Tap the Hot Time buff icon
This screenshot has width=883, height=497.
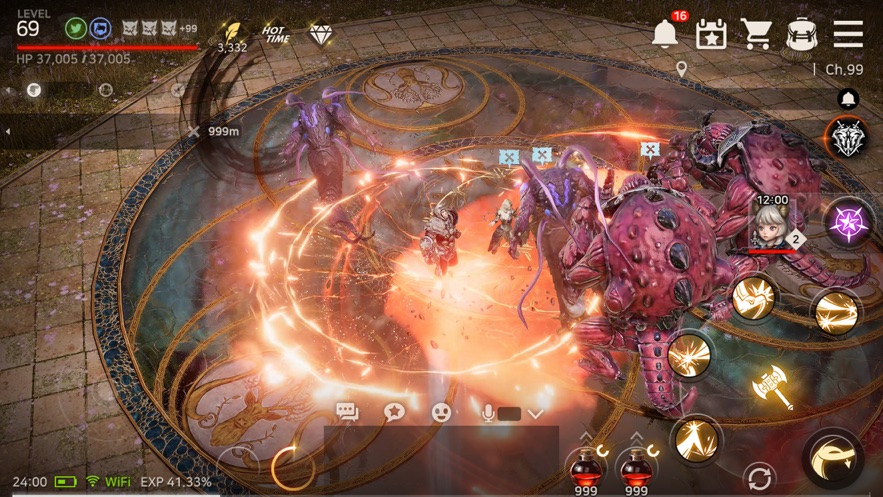(x=274, y=35)
